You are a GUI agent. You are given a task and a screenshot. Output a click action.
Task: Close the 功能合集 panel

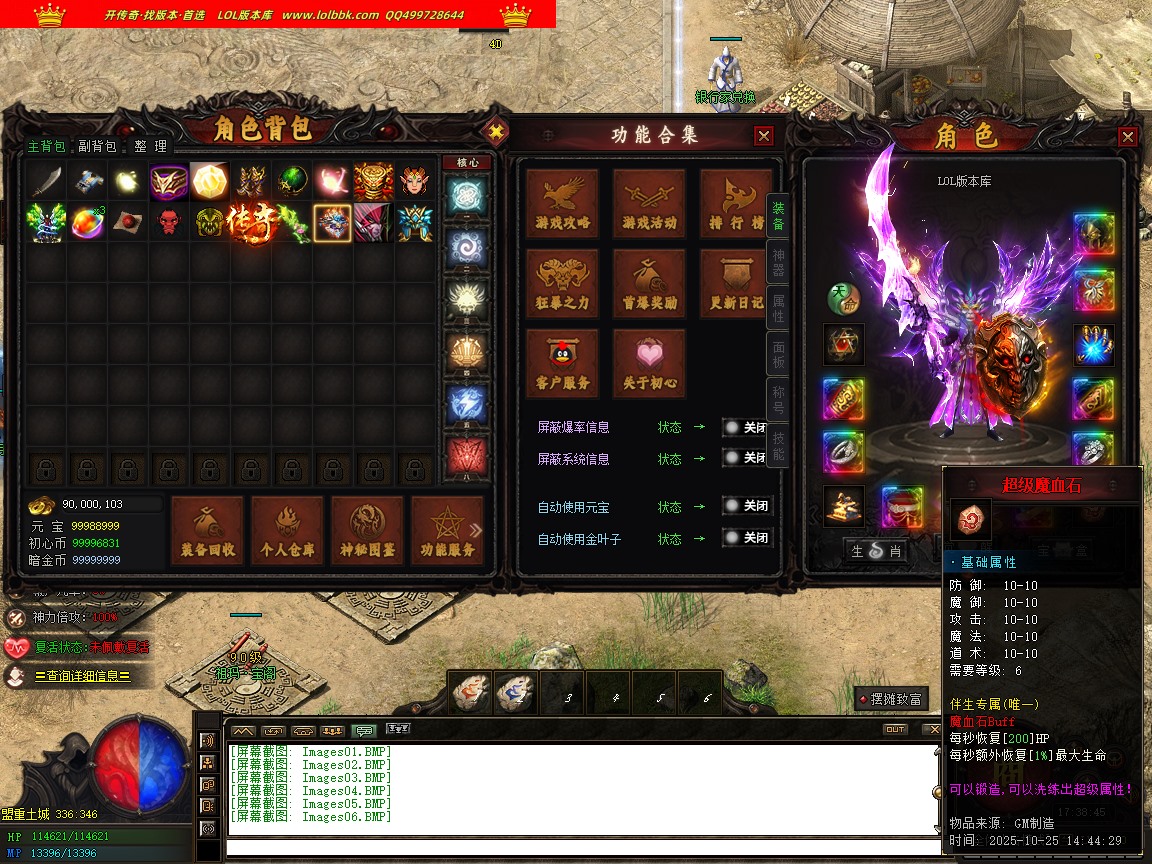point(764,136)
